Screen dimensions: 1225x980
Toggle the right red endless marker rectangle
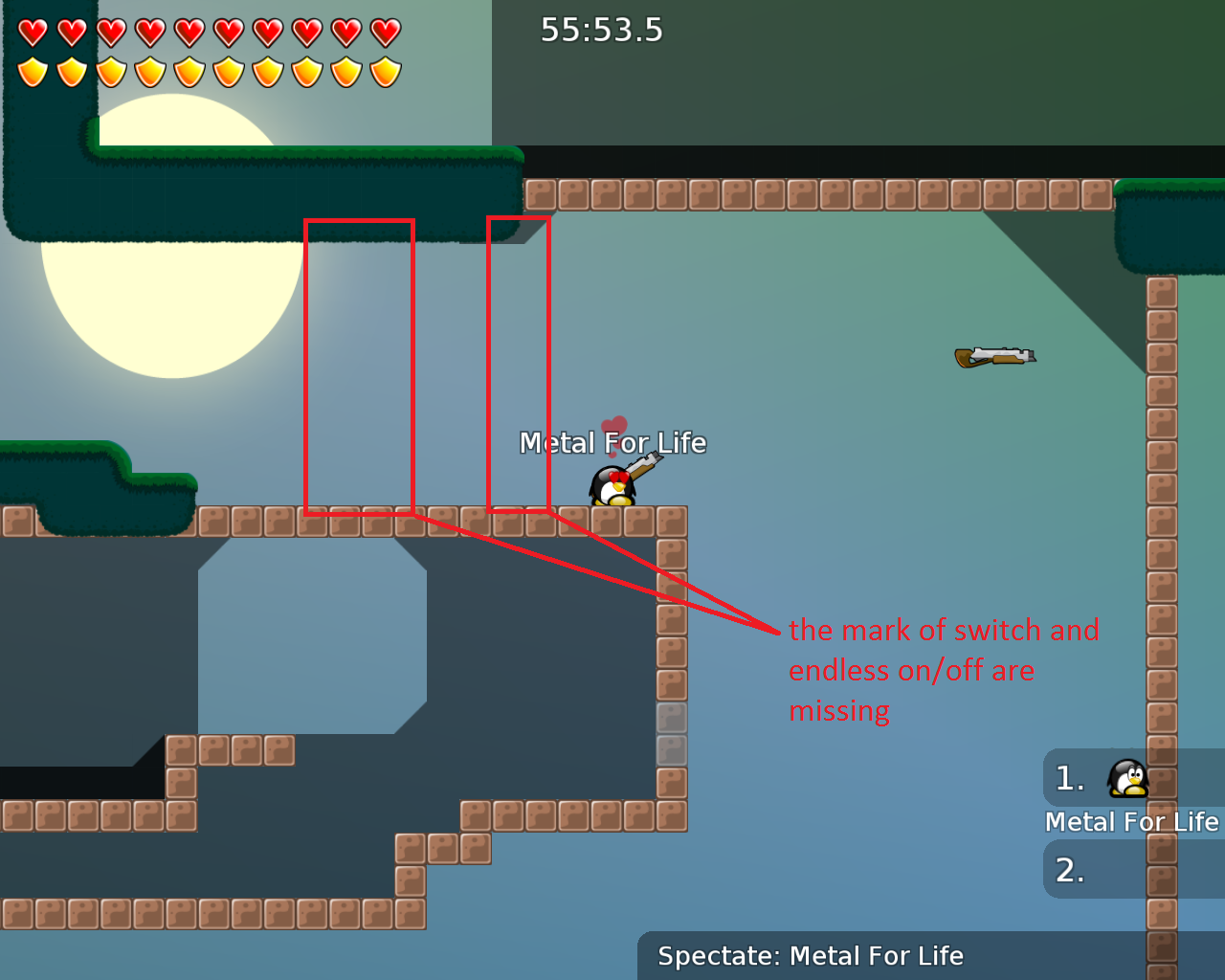[519, 366]
